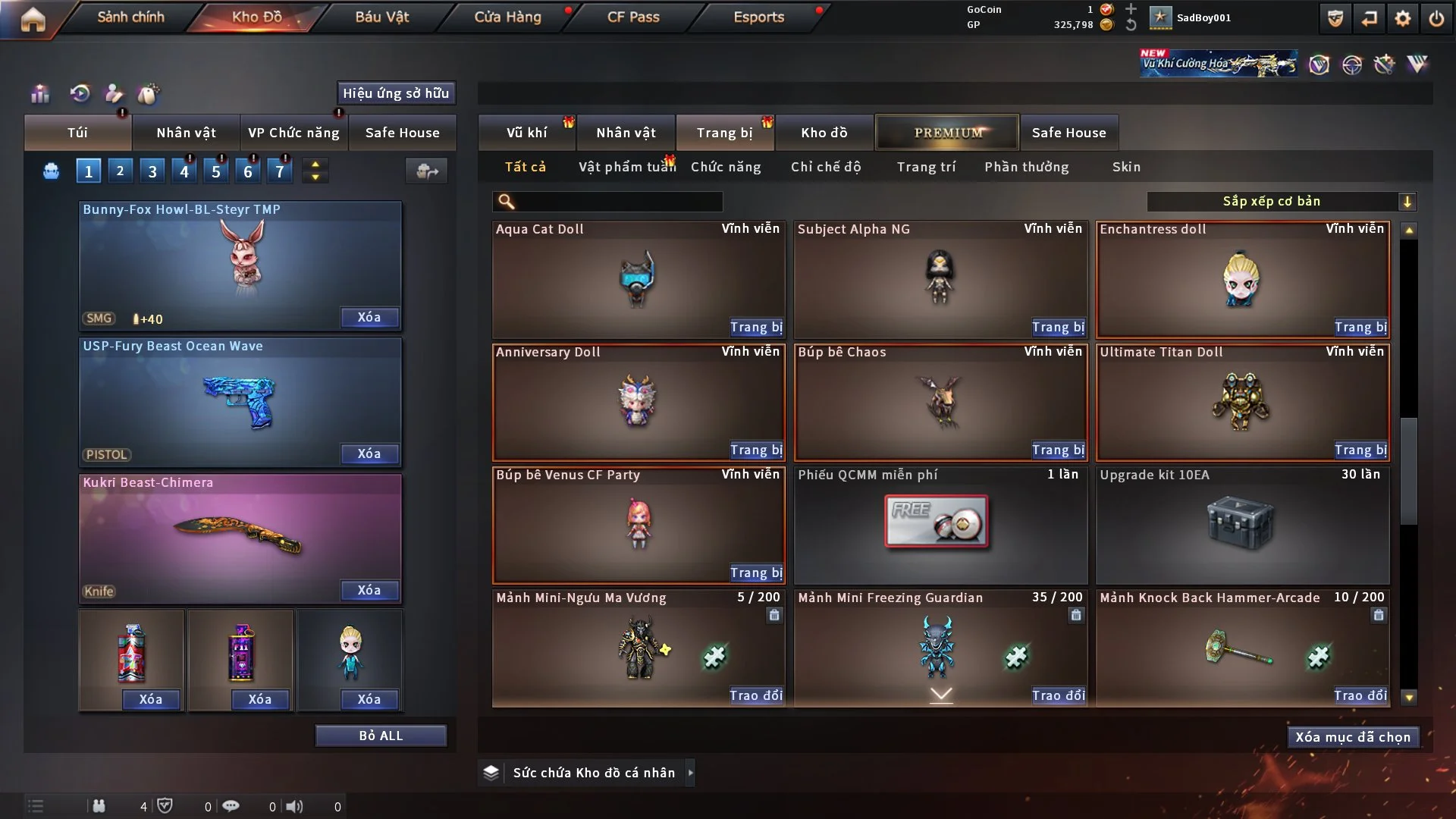Select the Vũ khí inventory tab
The width and height of the screenshot is (1456, 819).
526,133
